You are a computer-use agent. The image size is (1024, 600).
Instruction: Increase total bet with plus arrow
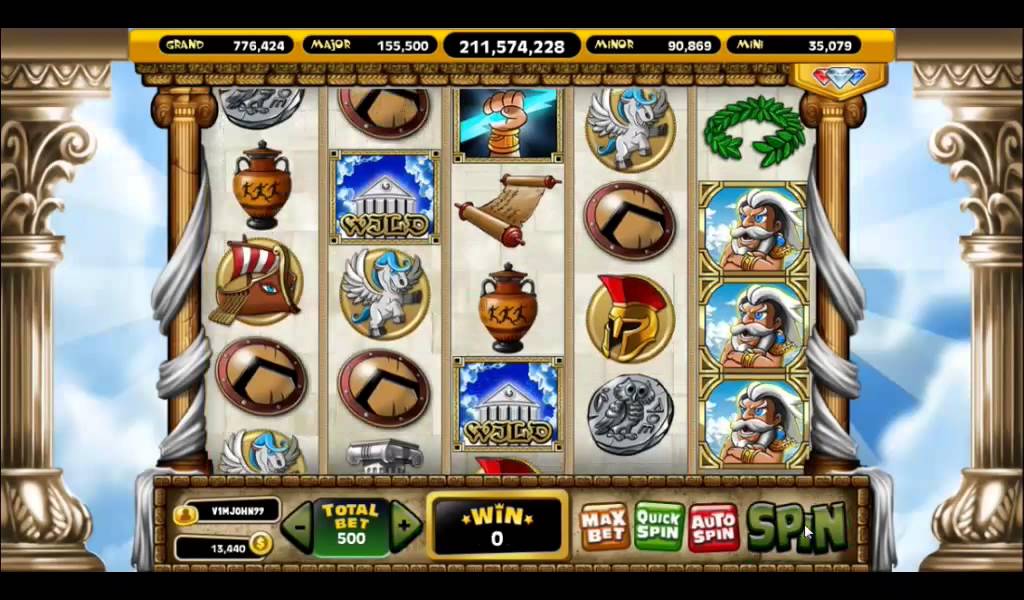405,525
